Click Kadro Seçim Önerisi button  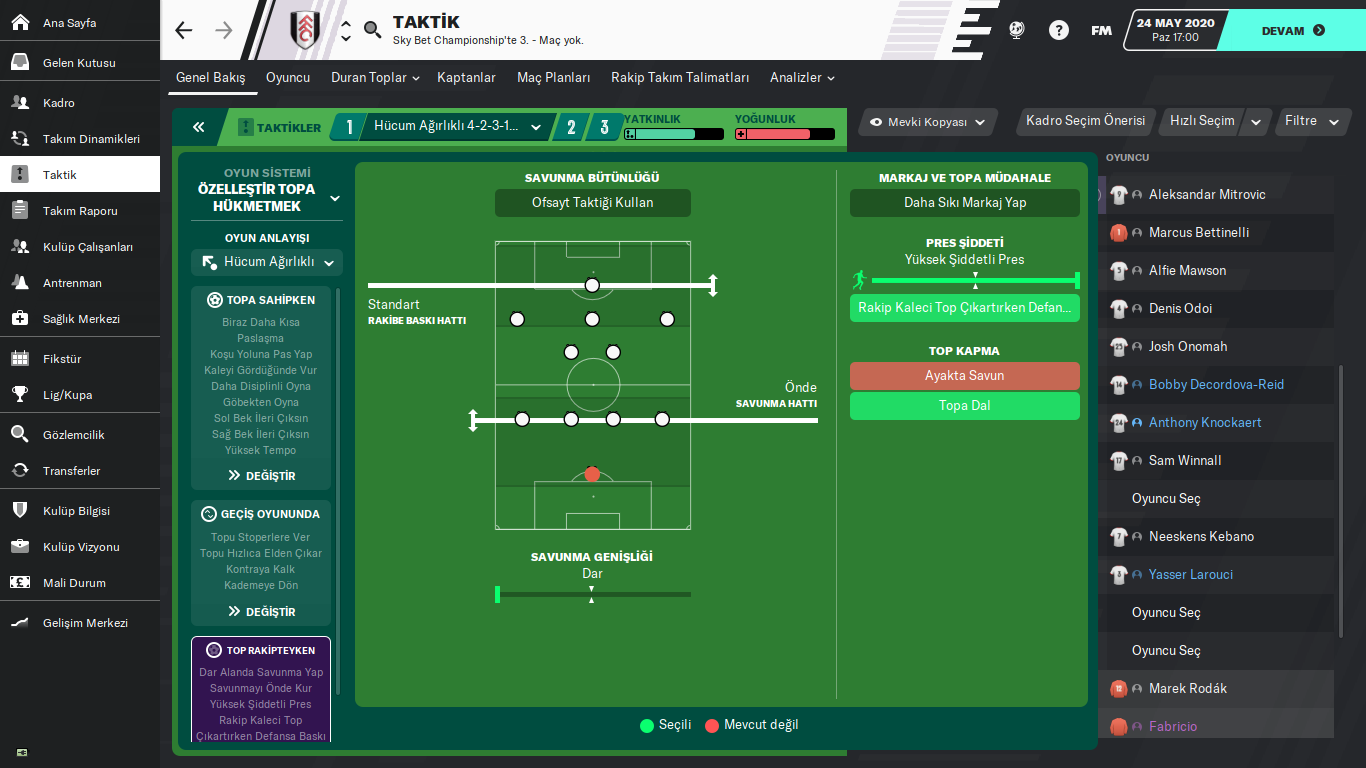(1085, 121)
